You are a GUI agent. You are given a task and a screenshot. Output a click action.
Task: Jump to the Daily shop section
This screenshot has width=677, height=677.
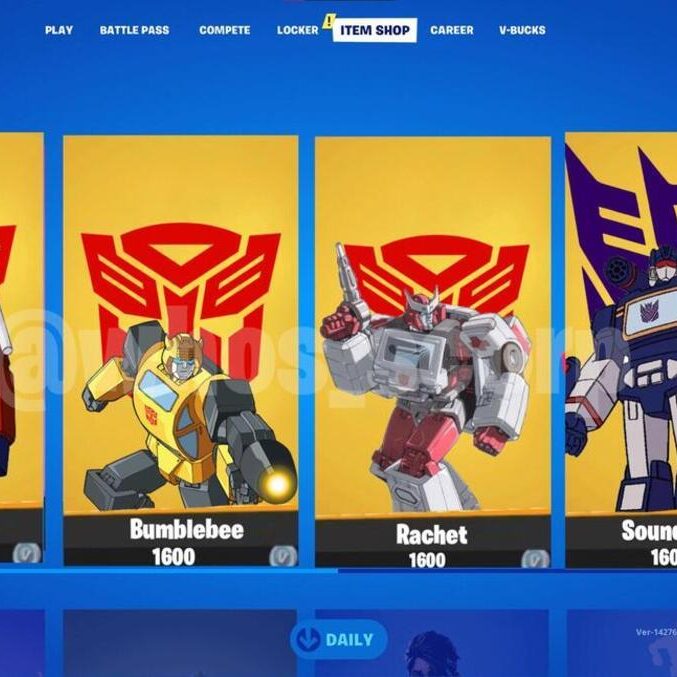[339, 640]
